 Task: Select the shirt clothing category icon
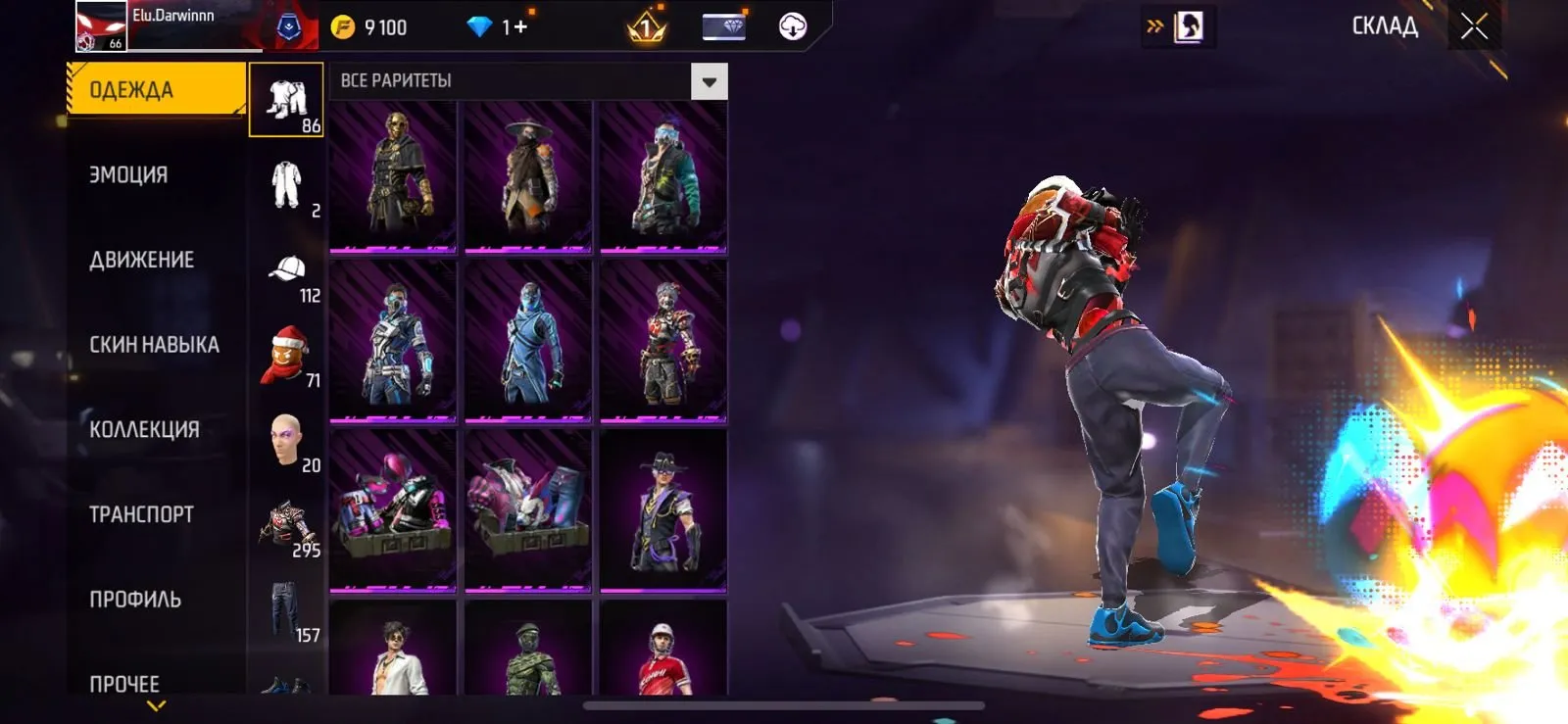coord(286,98)
